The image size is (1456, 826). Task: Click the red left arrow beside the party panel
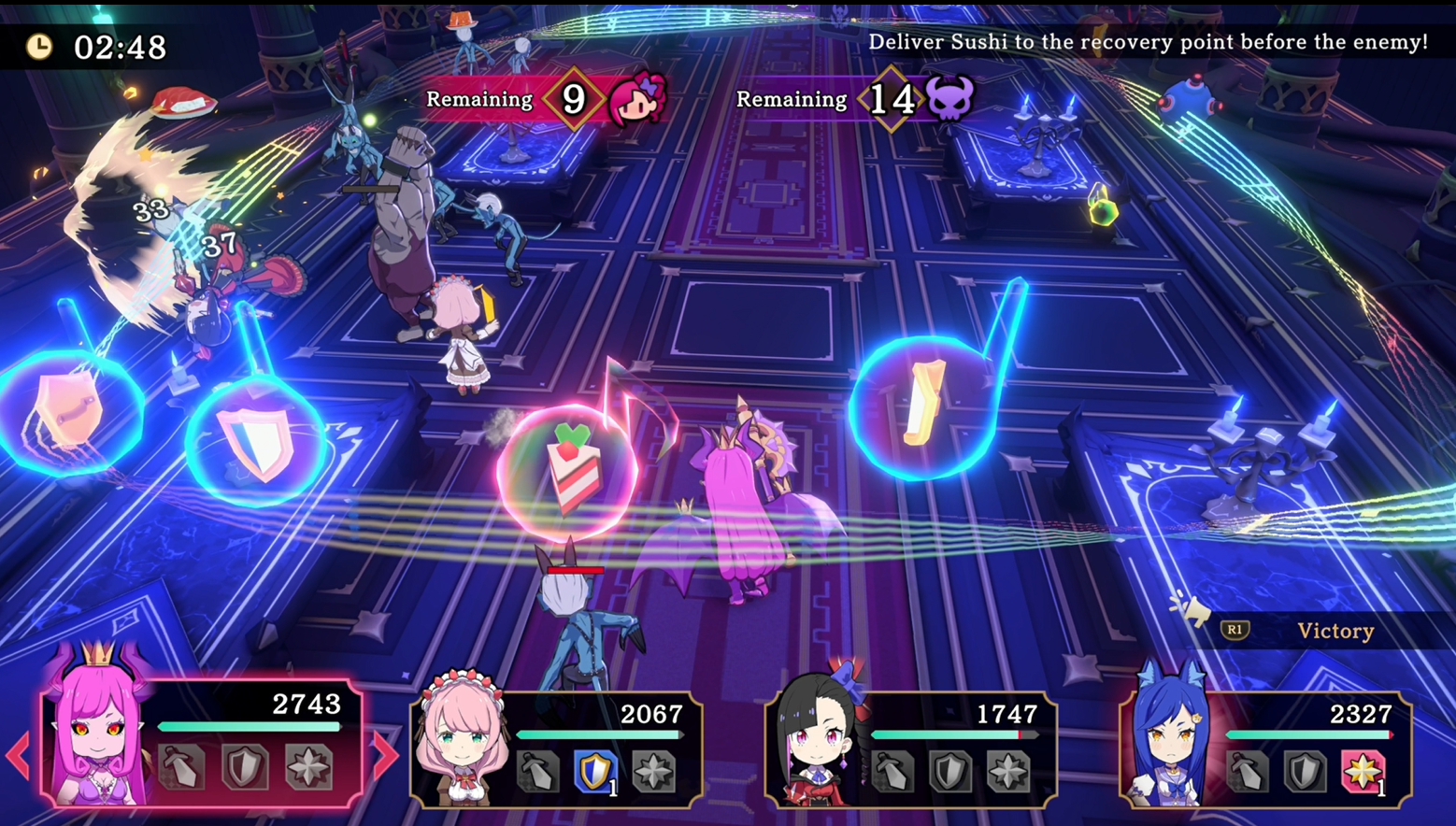tap(18, 755)
